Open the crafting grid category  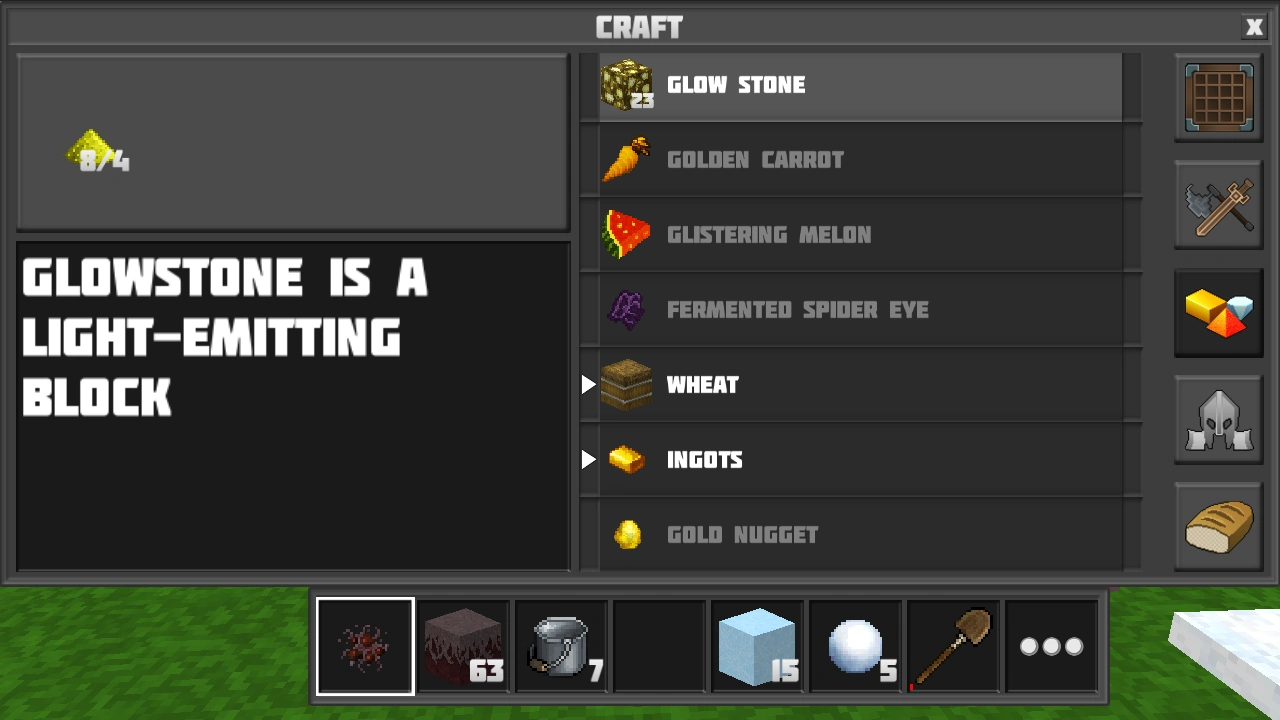click(x=1218, y=97)
